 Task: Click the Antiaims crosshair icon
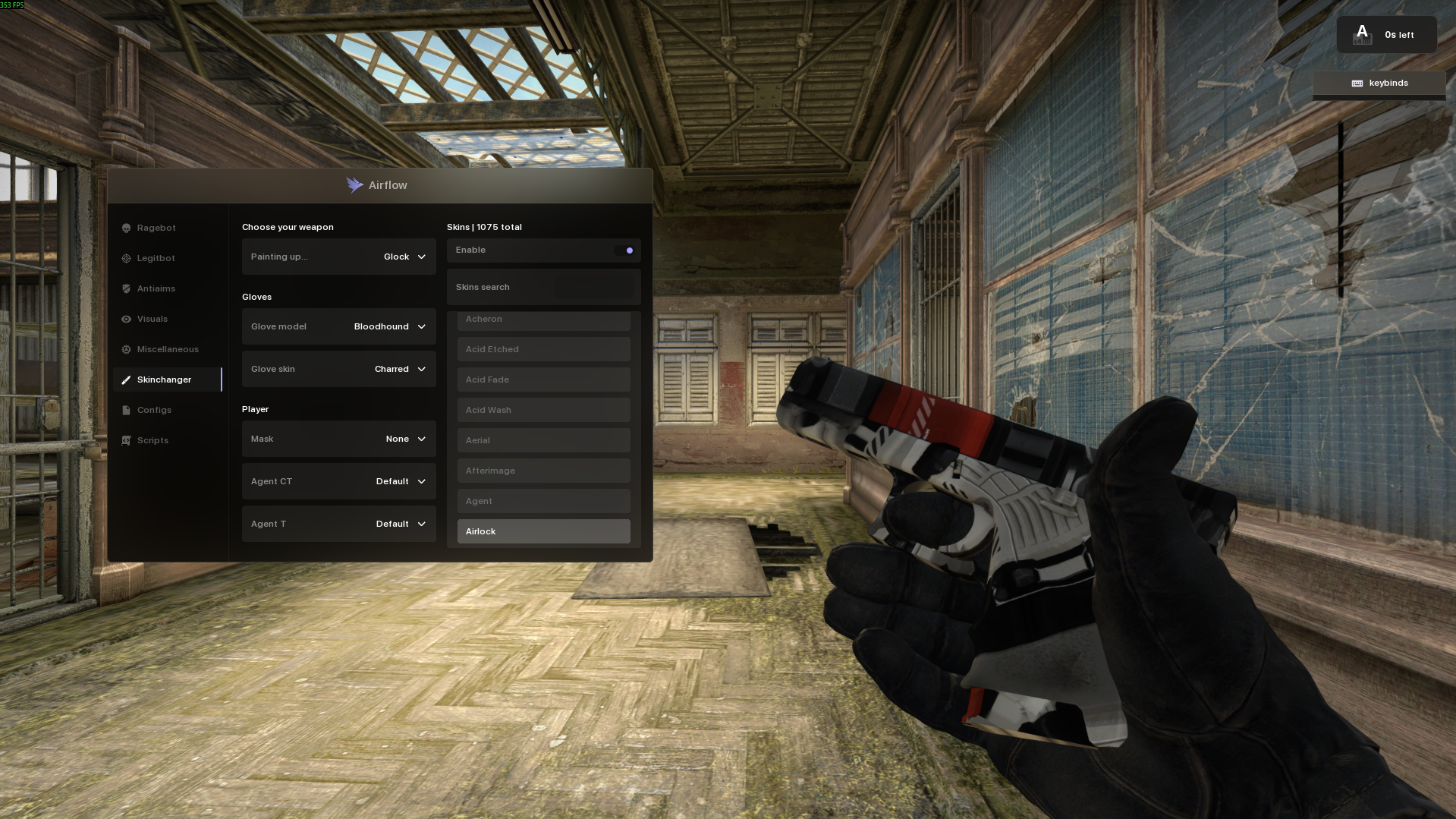click(x=126, y=288)
